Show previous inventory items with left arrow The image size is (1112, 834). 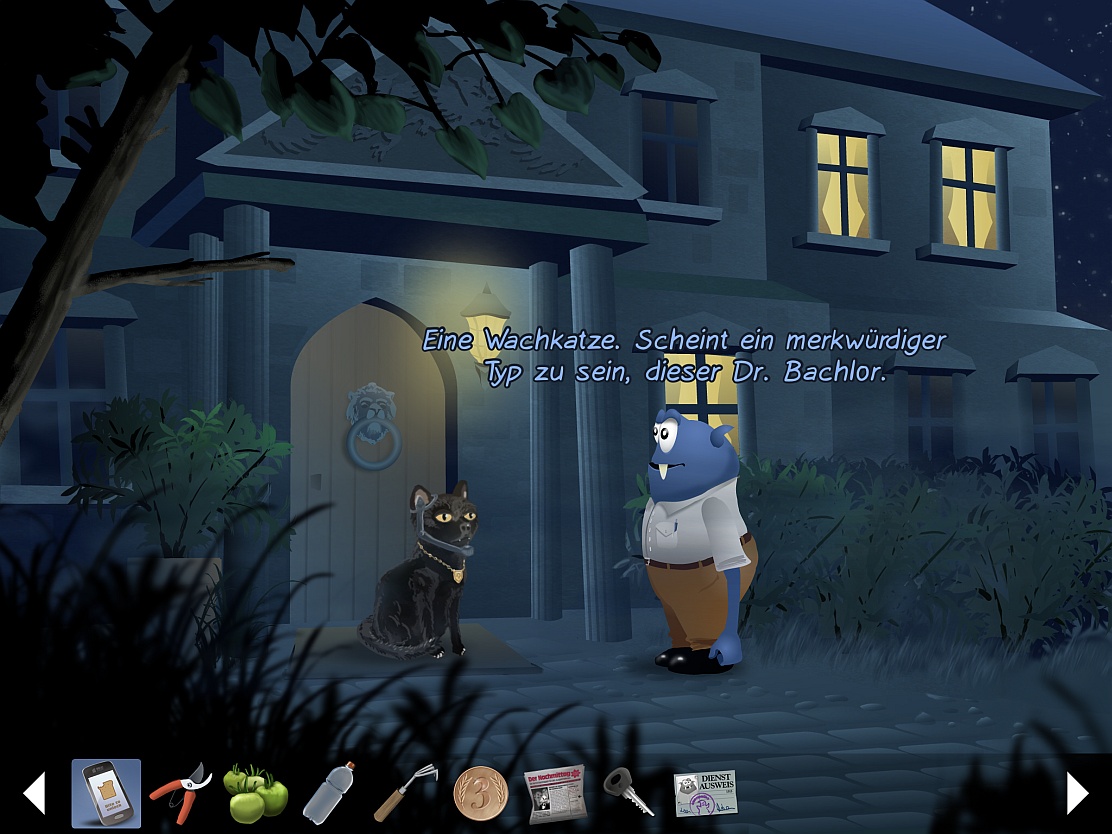[34, 793]
